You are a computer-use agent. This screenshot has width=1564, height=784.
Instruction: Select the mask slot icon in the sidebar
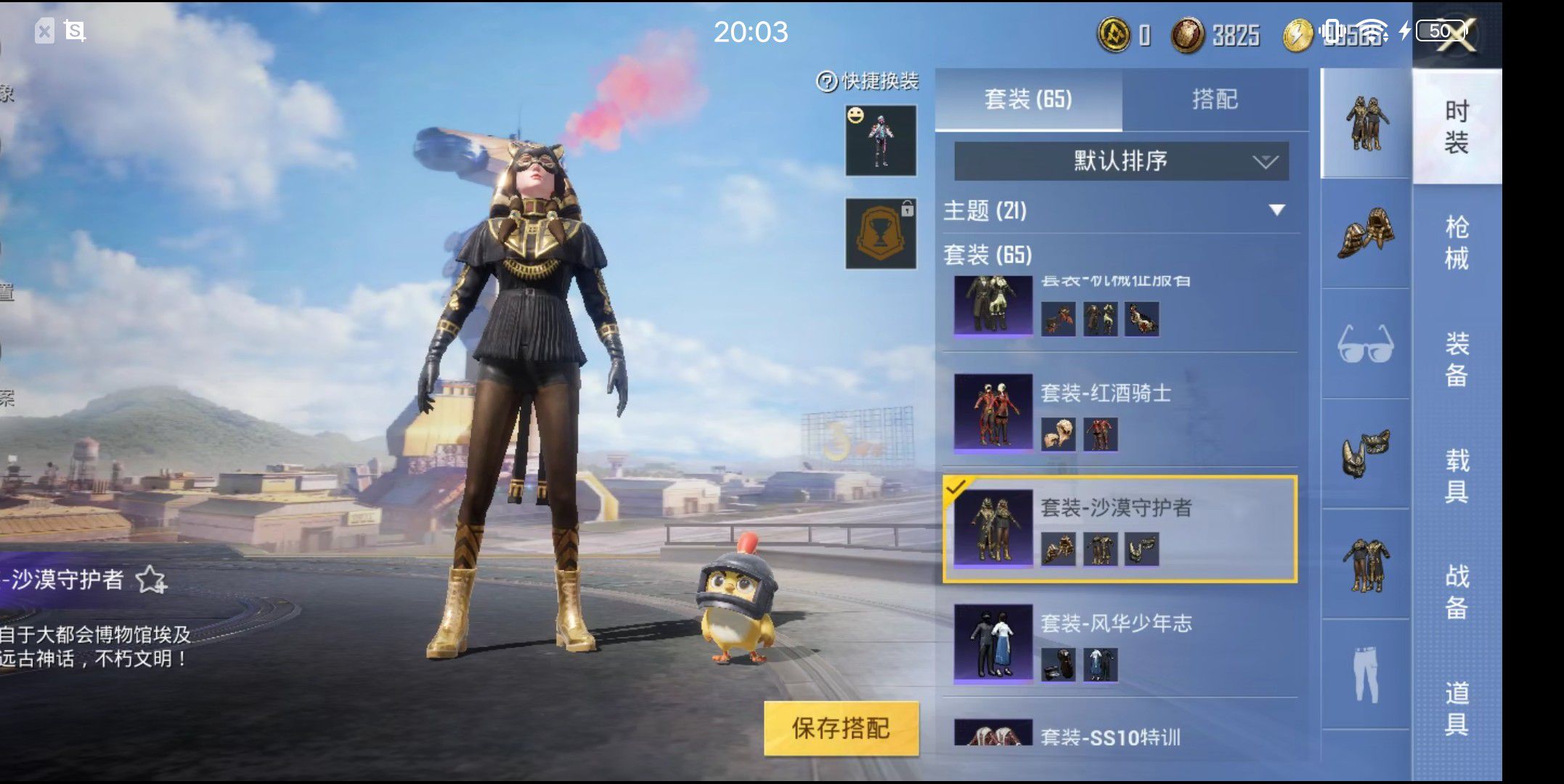[1366, 454]
